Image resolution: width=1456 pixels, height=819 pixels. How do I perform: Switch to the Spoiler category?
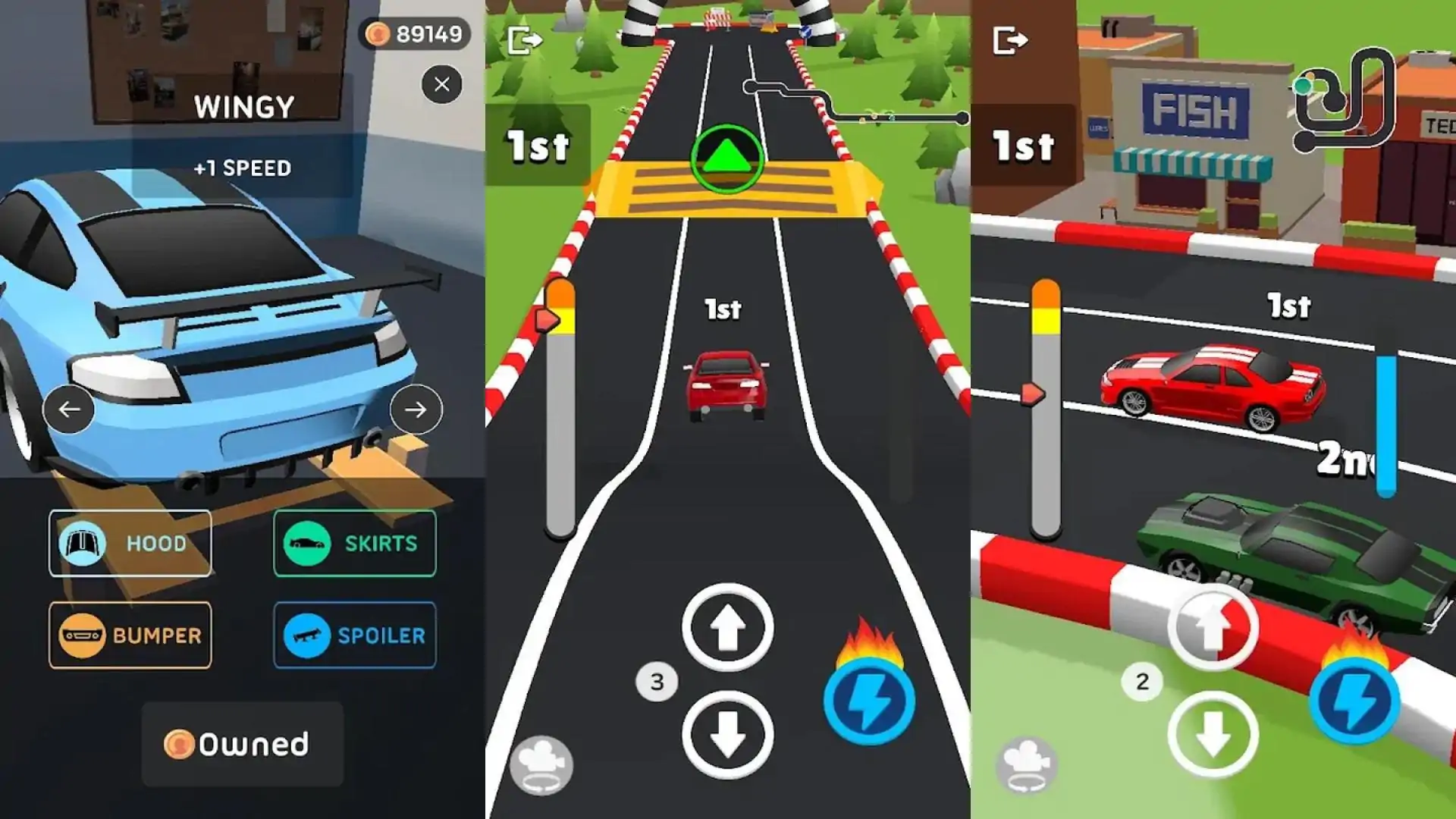(x=355, y=635)
